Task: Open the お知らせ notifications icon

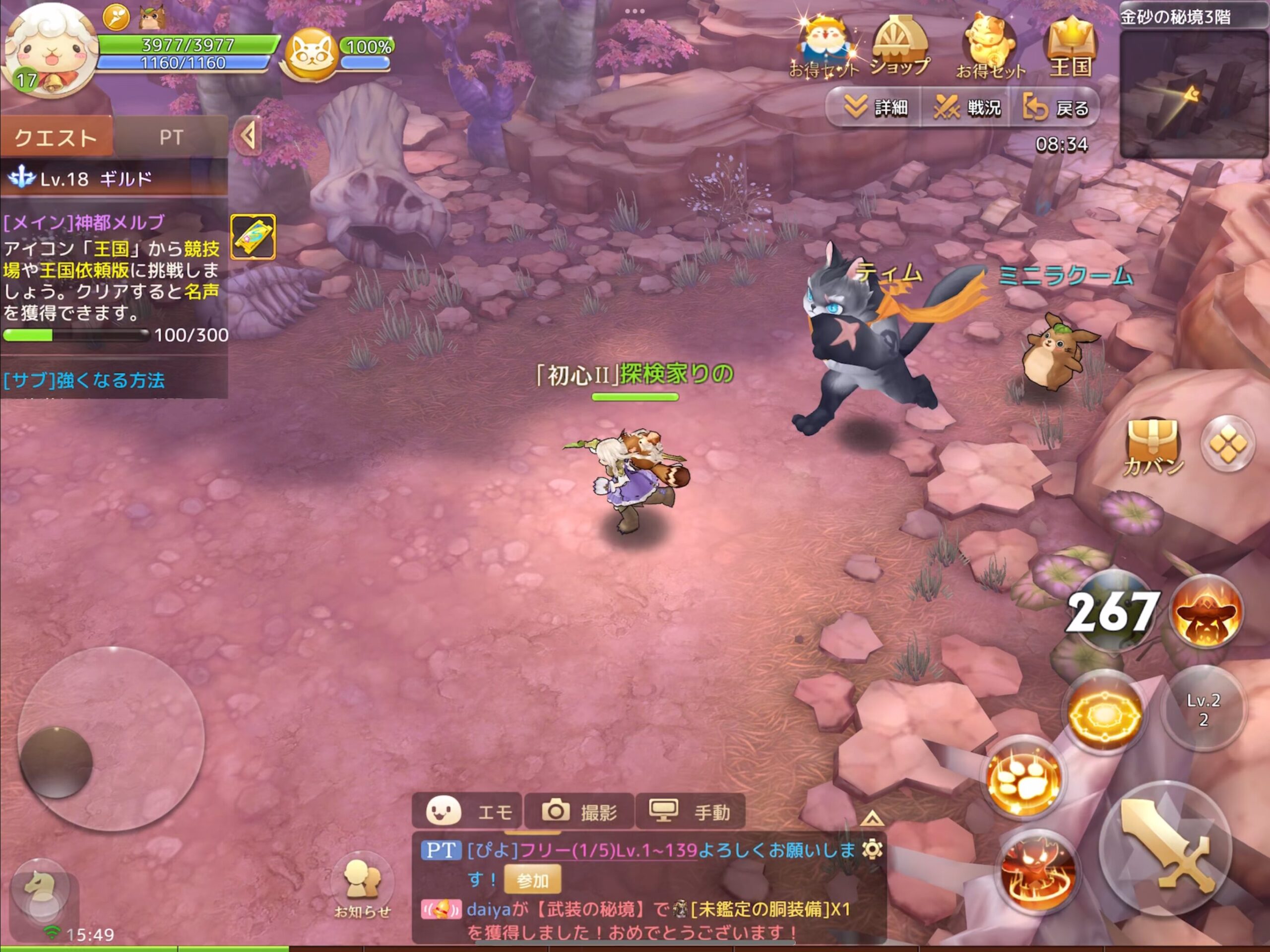Action: click(362, 887)
